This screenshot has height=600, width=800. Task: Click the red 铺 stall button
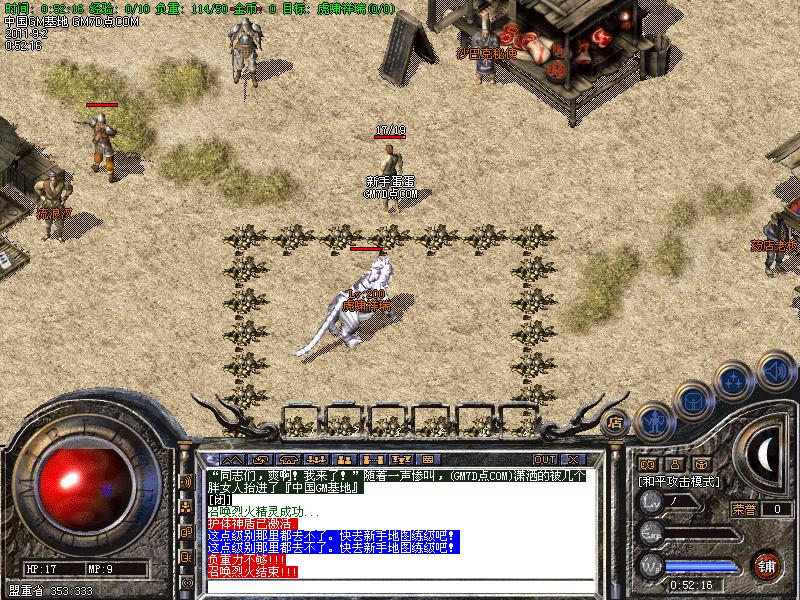click(x=767, y=566)
